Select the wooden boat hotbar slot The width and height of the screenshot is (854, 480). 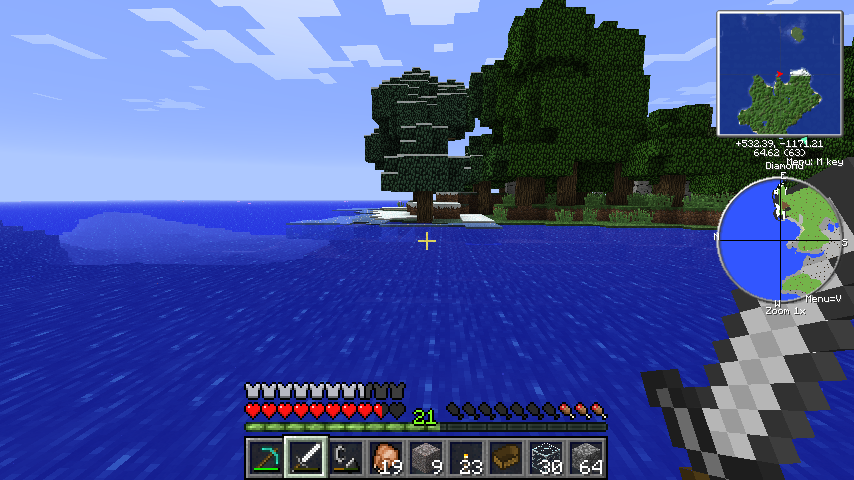pos(506,458)
